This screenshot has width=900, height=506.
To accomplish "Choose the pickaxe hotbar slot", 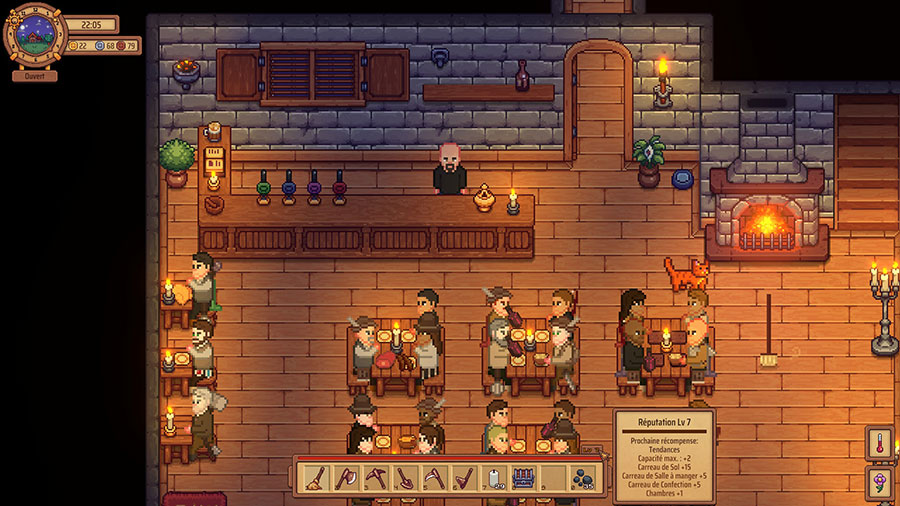I will click(x=374, y=477).
